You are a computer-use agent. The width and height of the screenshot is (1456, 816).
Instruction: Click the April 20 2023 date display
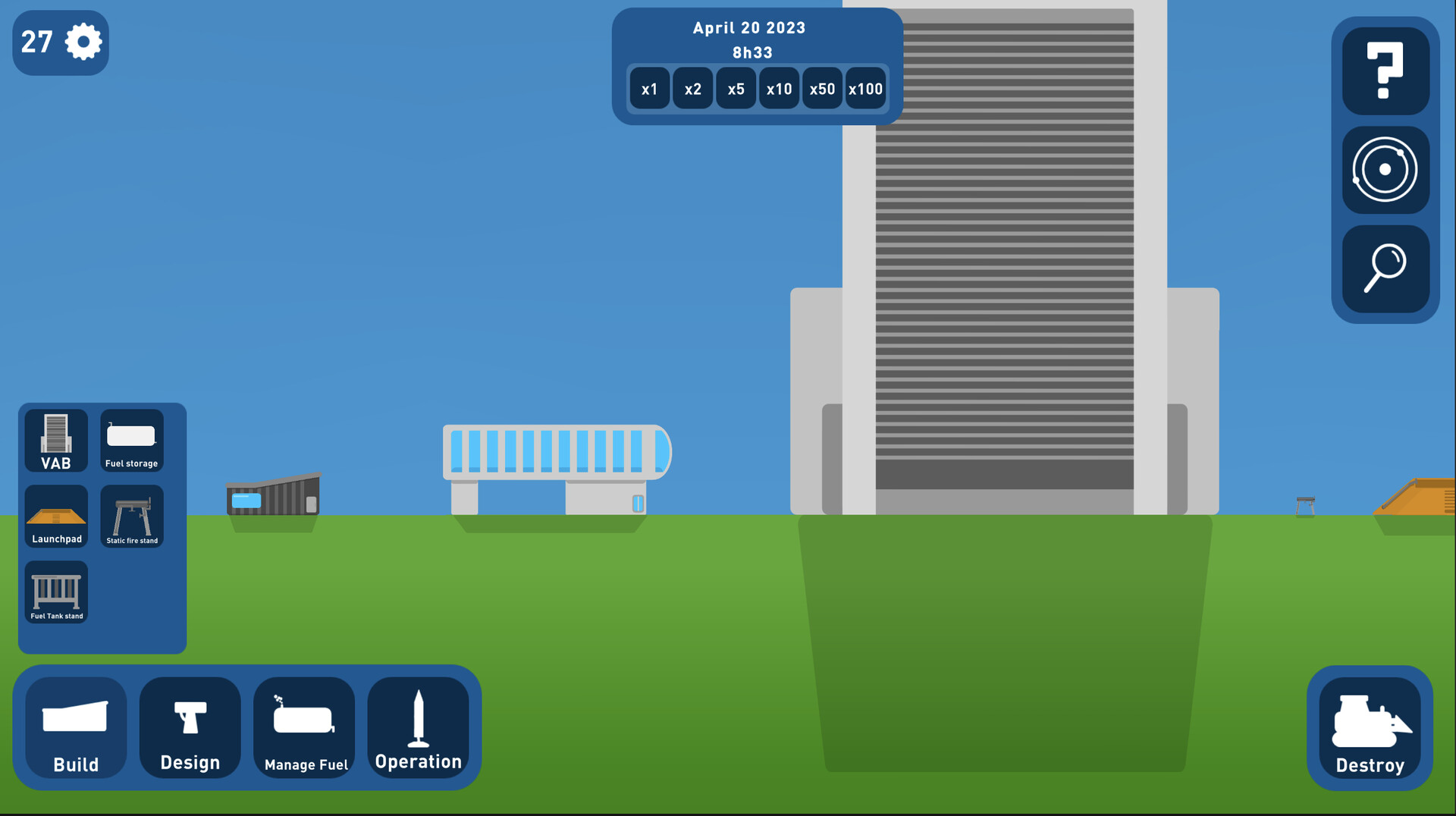(749, 28)
